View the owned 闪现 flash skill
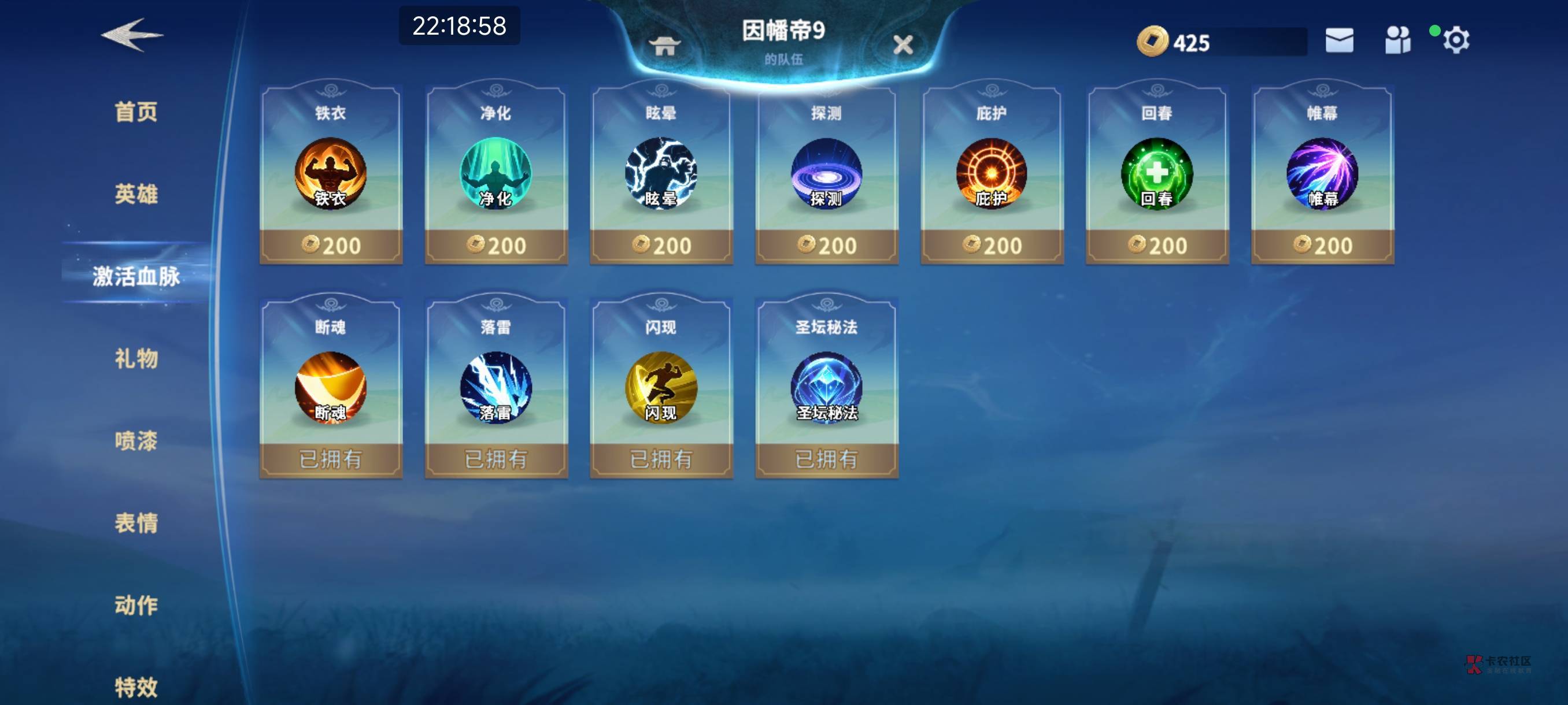 click(661, 388)
